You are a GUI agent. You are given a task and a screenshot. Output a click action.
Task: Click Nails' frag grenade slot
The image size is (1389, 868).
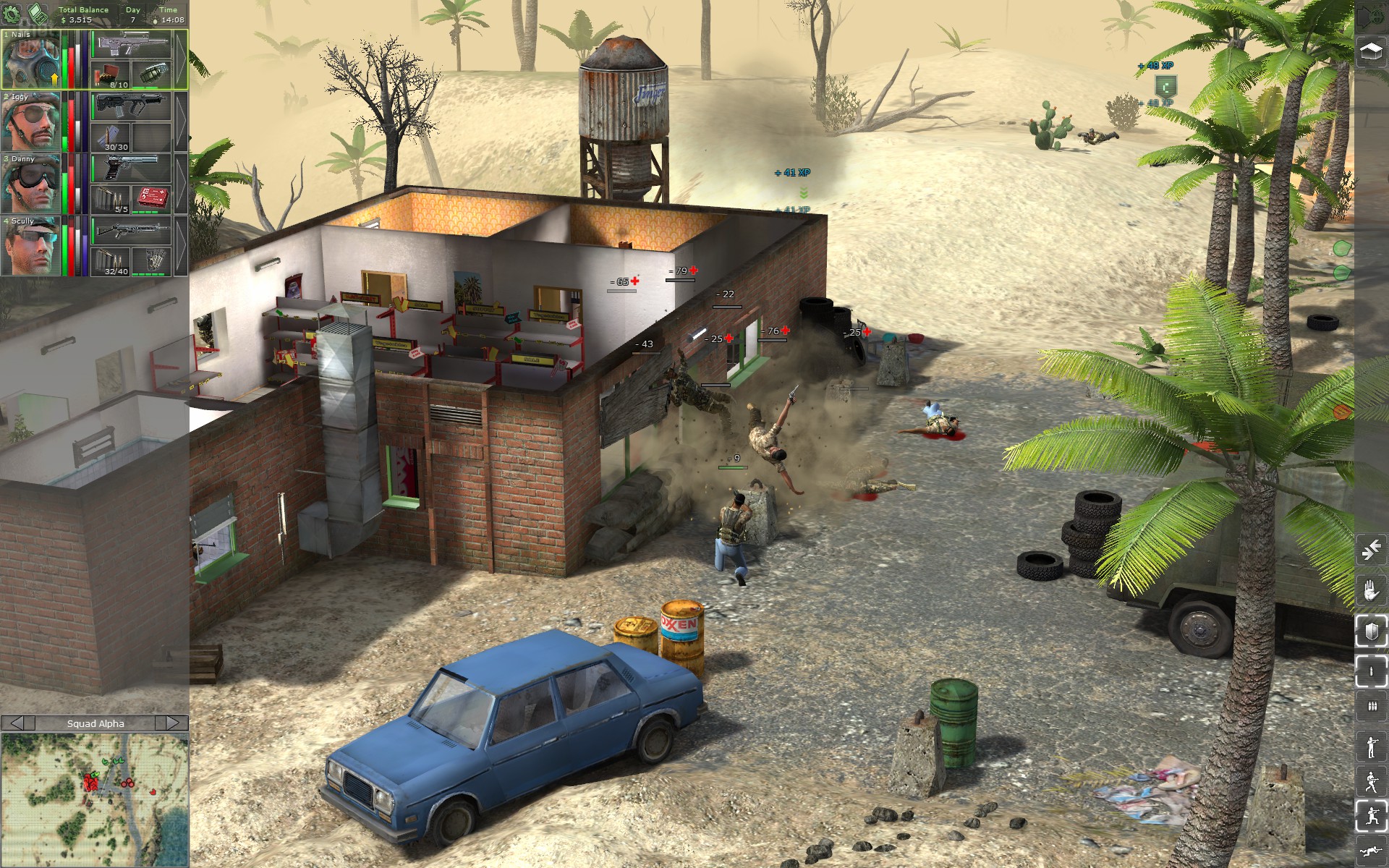[x=152, y=75]
